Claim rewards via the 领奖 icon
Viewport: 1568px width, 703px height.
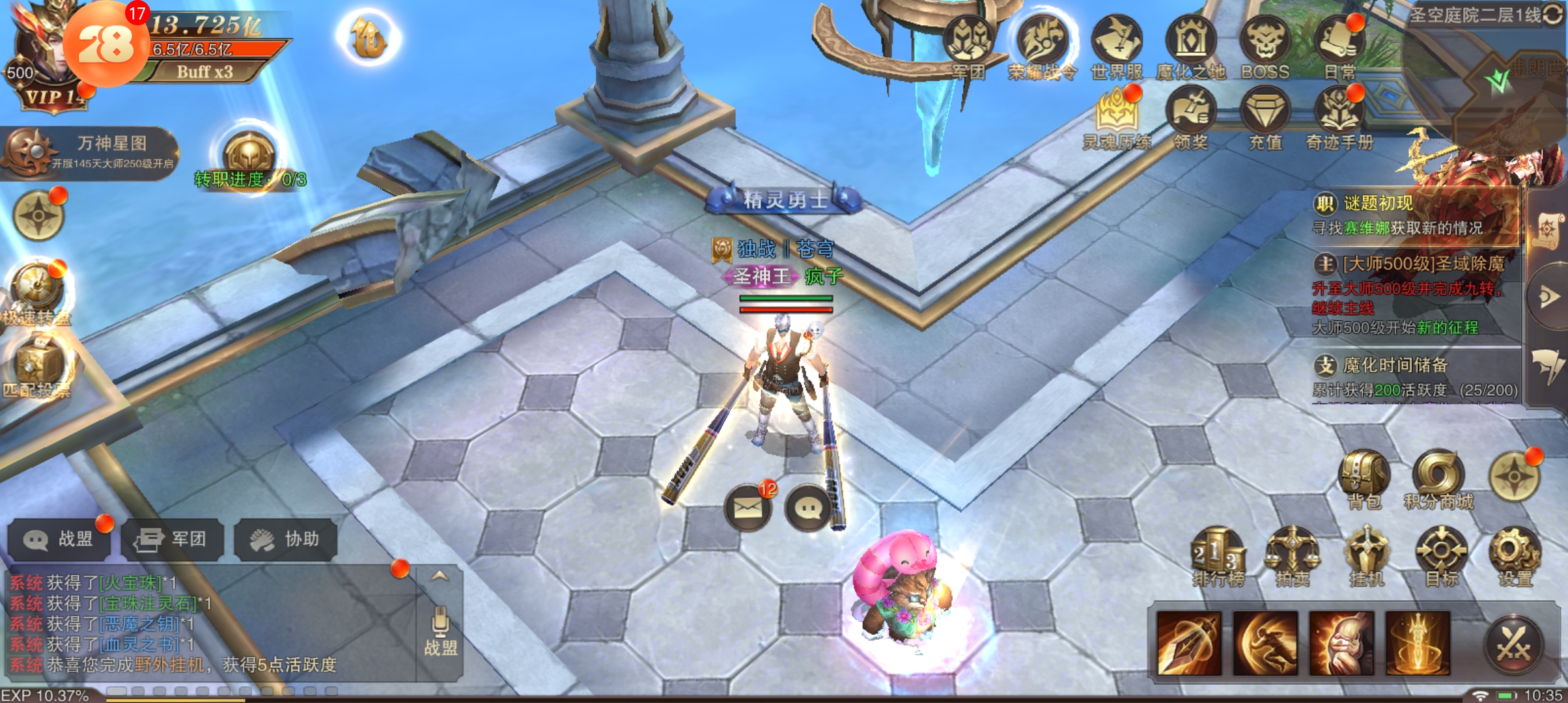click(1190, 116)
